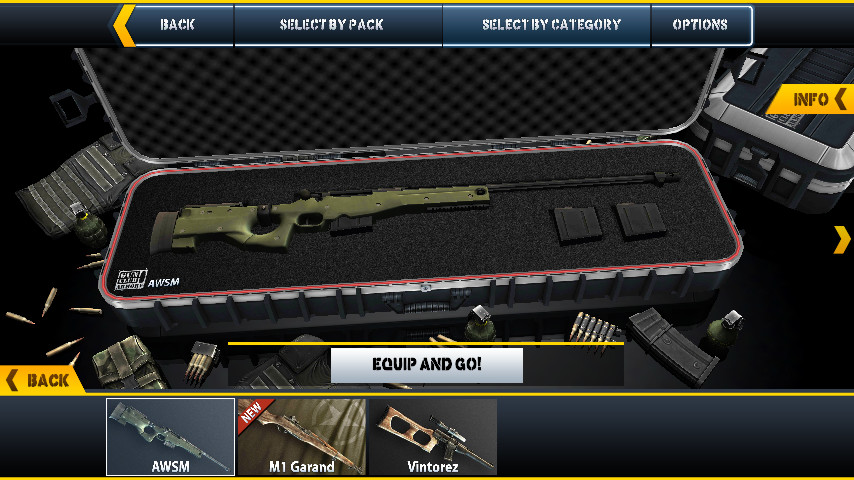The image size is (854, 480).
Task: Return with the yellow bottom-left Back button
Action: (40, 380)
